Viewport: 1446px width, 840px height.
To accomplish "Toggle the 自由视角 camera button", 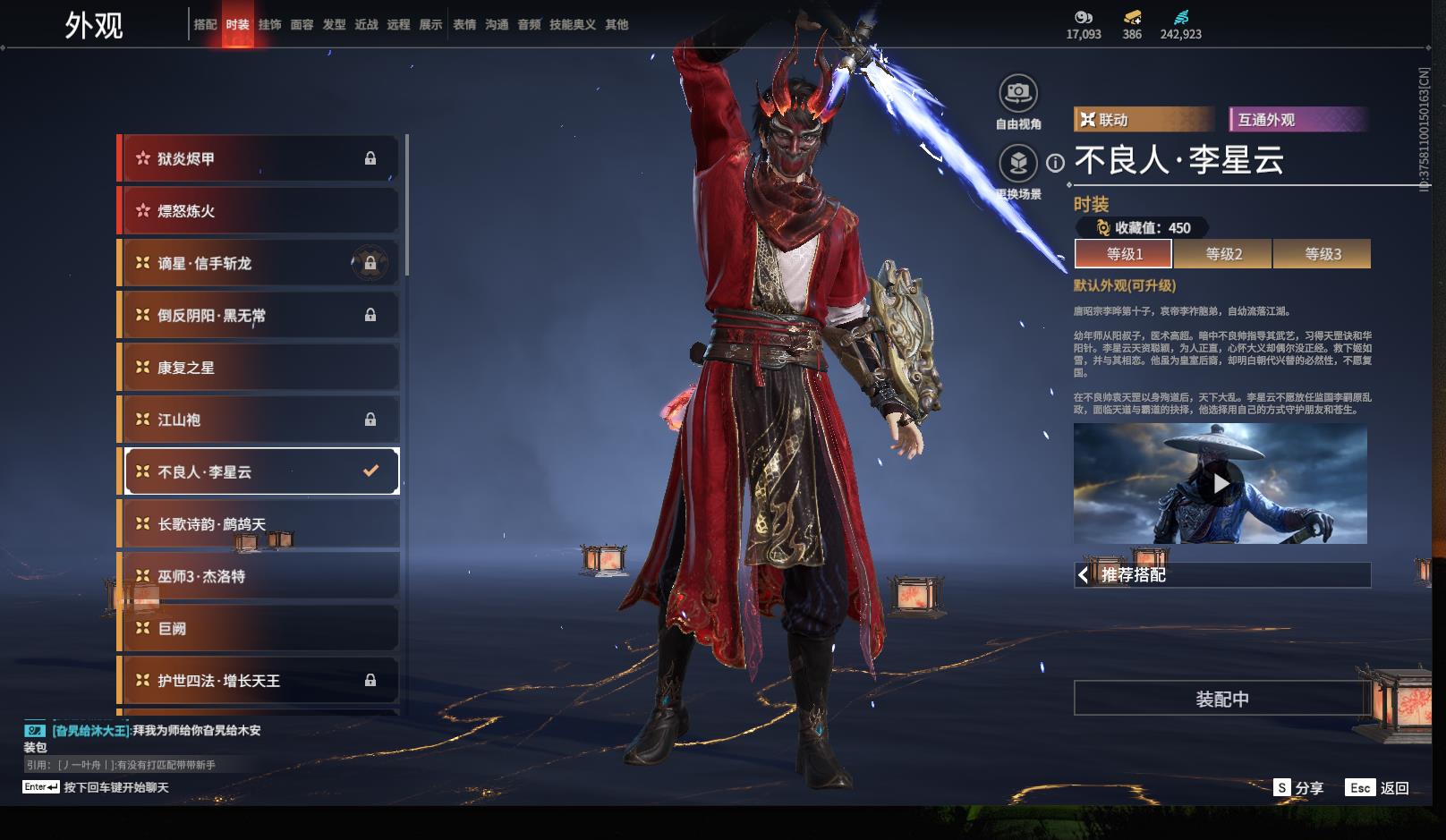I will [1018, 93].
